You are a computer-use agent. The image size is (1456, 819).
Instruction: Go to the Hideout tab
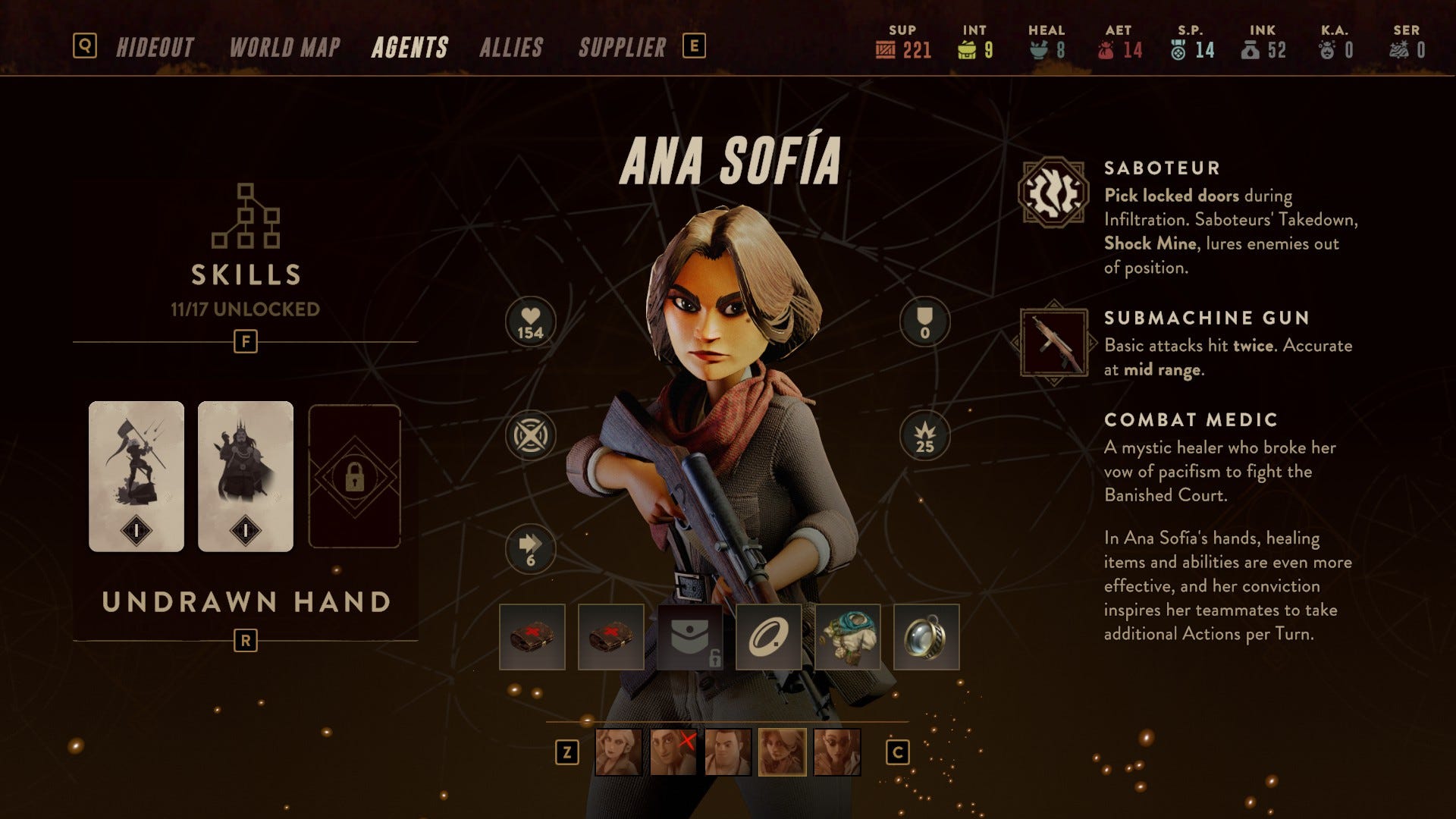[155, 48]
